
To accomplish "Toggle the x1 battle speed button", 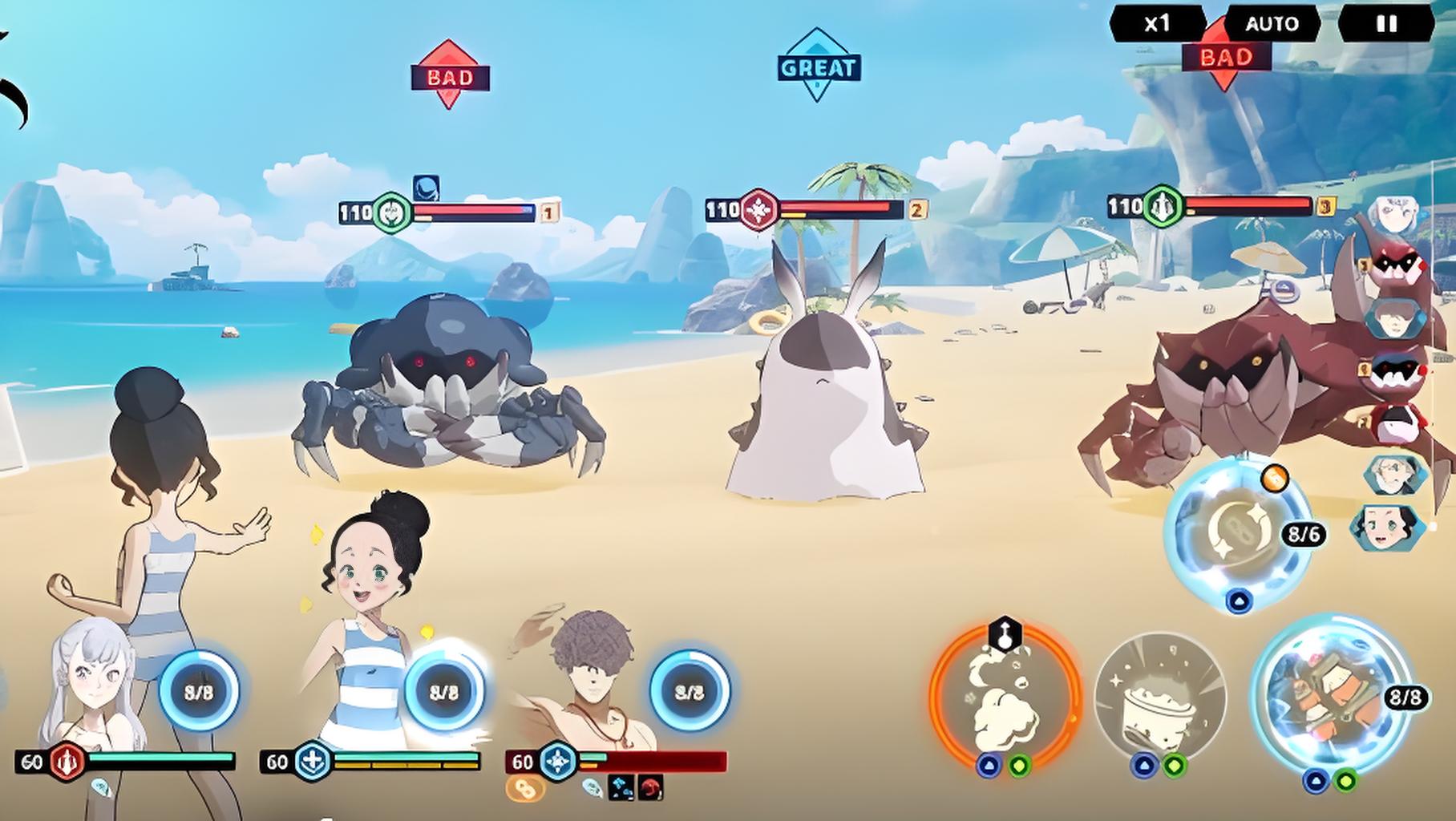I will (x=1157, y=24).
